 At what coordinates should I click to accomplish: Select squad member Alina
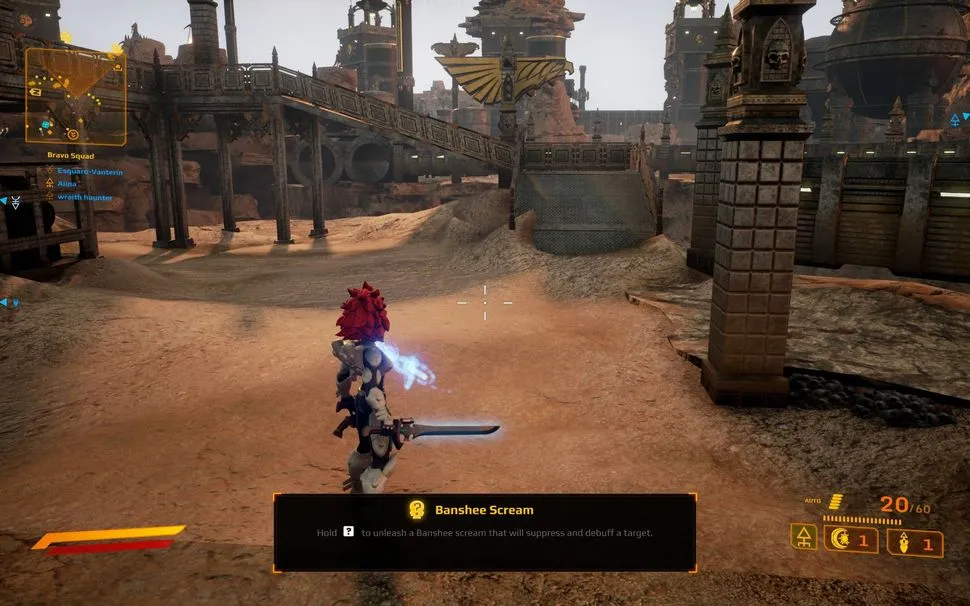click(x=67, y=185)
